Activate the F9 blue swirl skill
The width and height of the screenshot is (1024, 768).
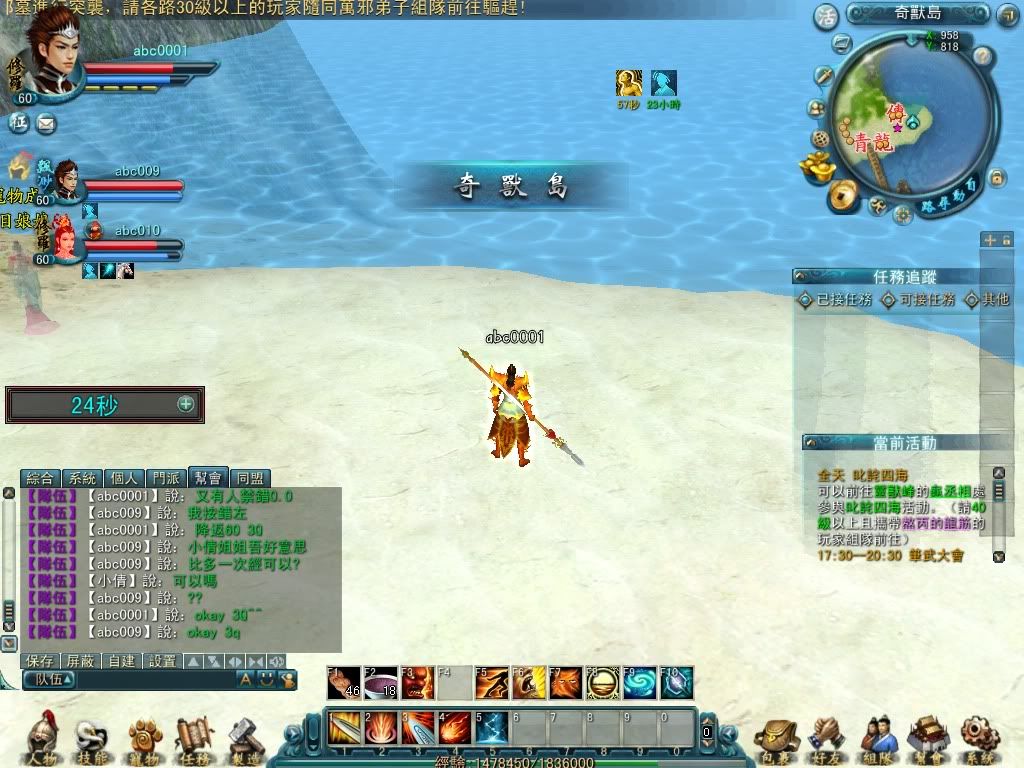click(640, 683)
